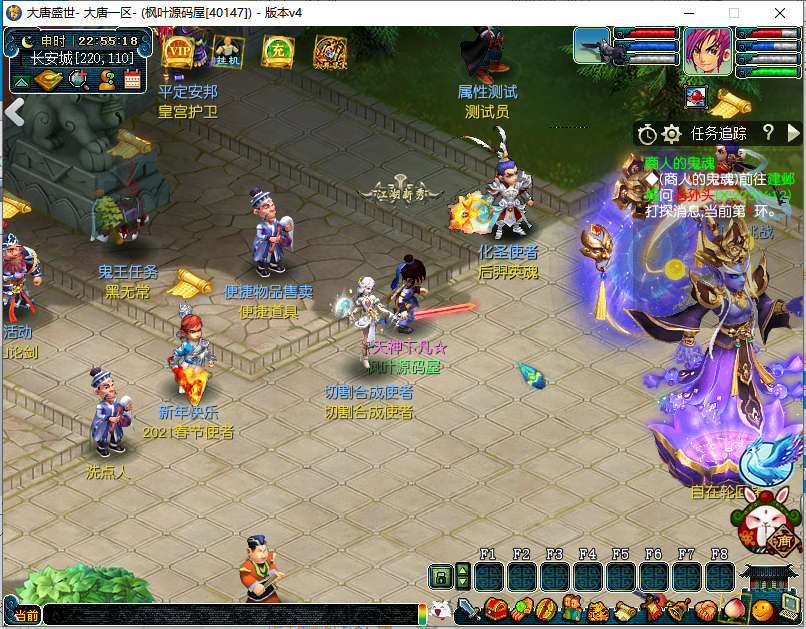Viewport: 806px width, 629px height.
Task: Collapse the quest tracker with the arrow
Action: (x=793, y=133)
